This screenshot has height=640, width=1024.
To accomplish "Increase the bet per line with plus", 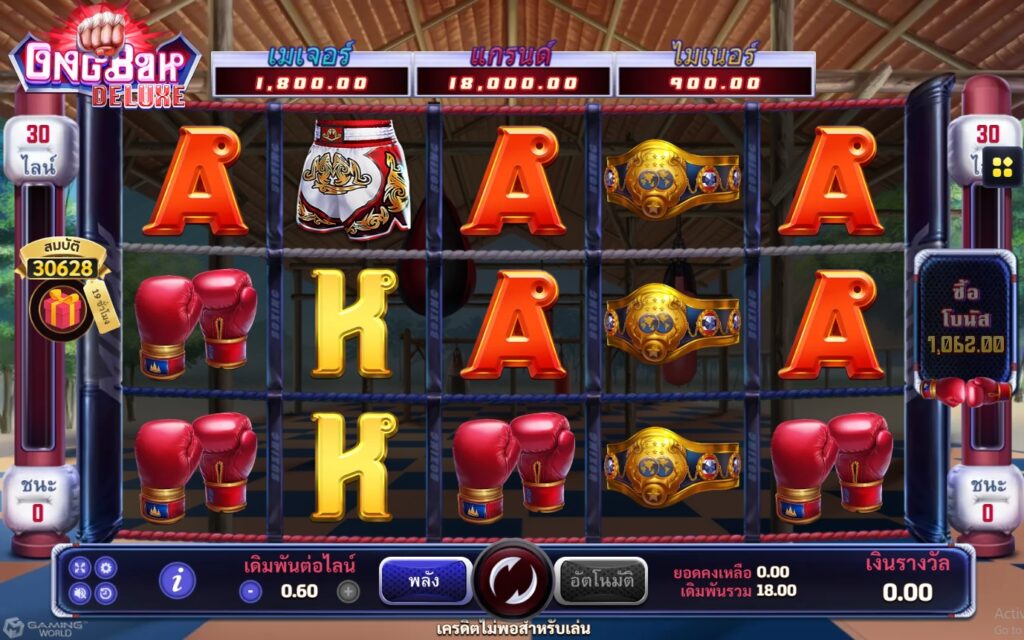I will (347, 591).
